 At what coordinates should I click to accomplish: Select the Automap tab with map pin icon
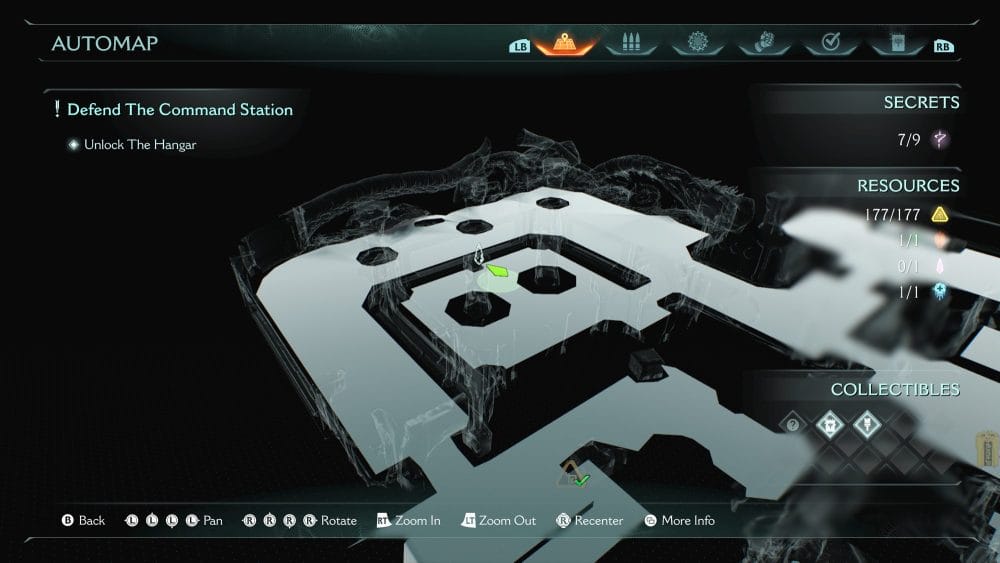click(568, 43)
